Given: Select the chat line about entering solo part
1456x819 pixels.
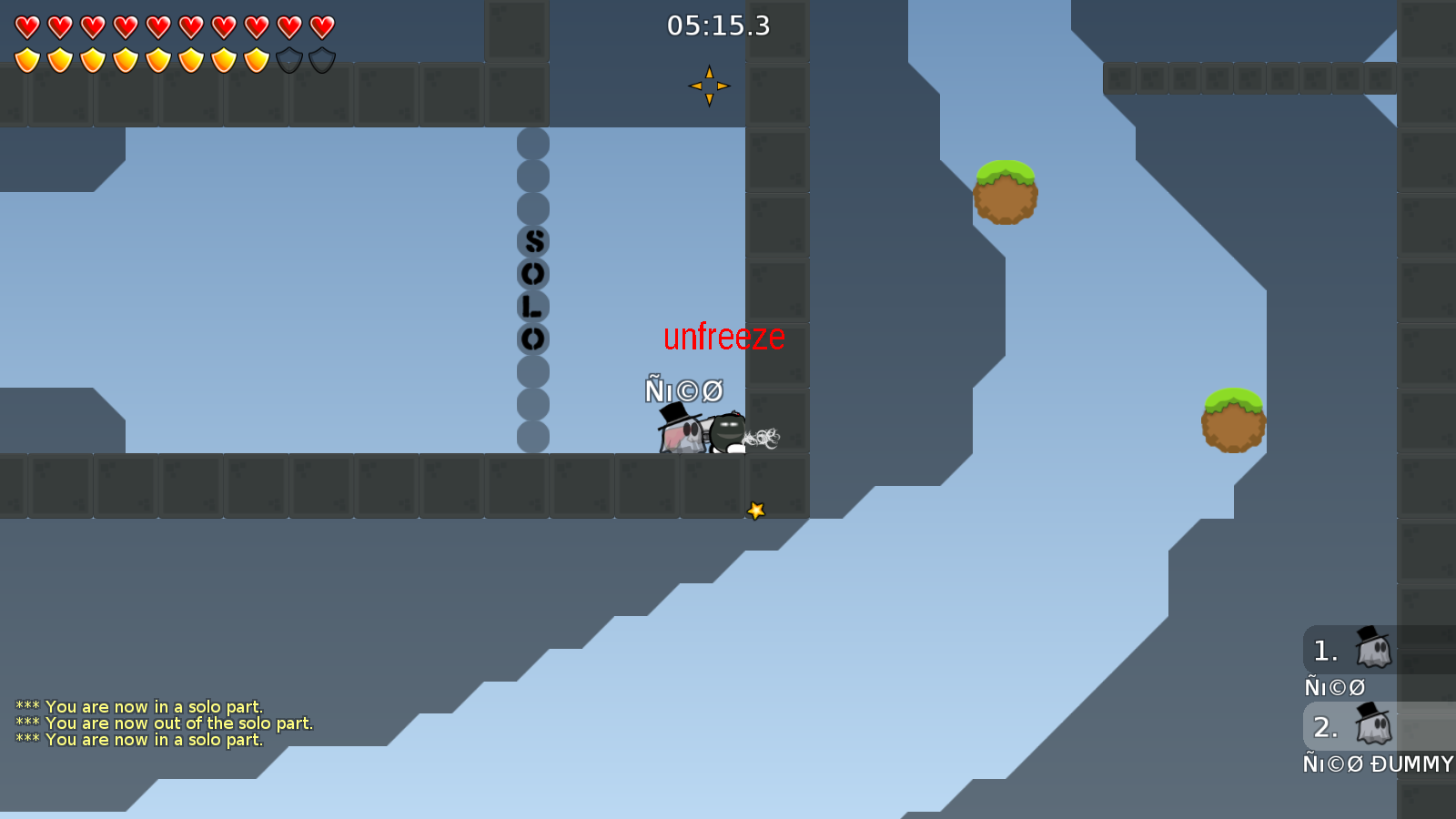Looking at the screenshot, I should pyautogui.click(x=138, y=705).
